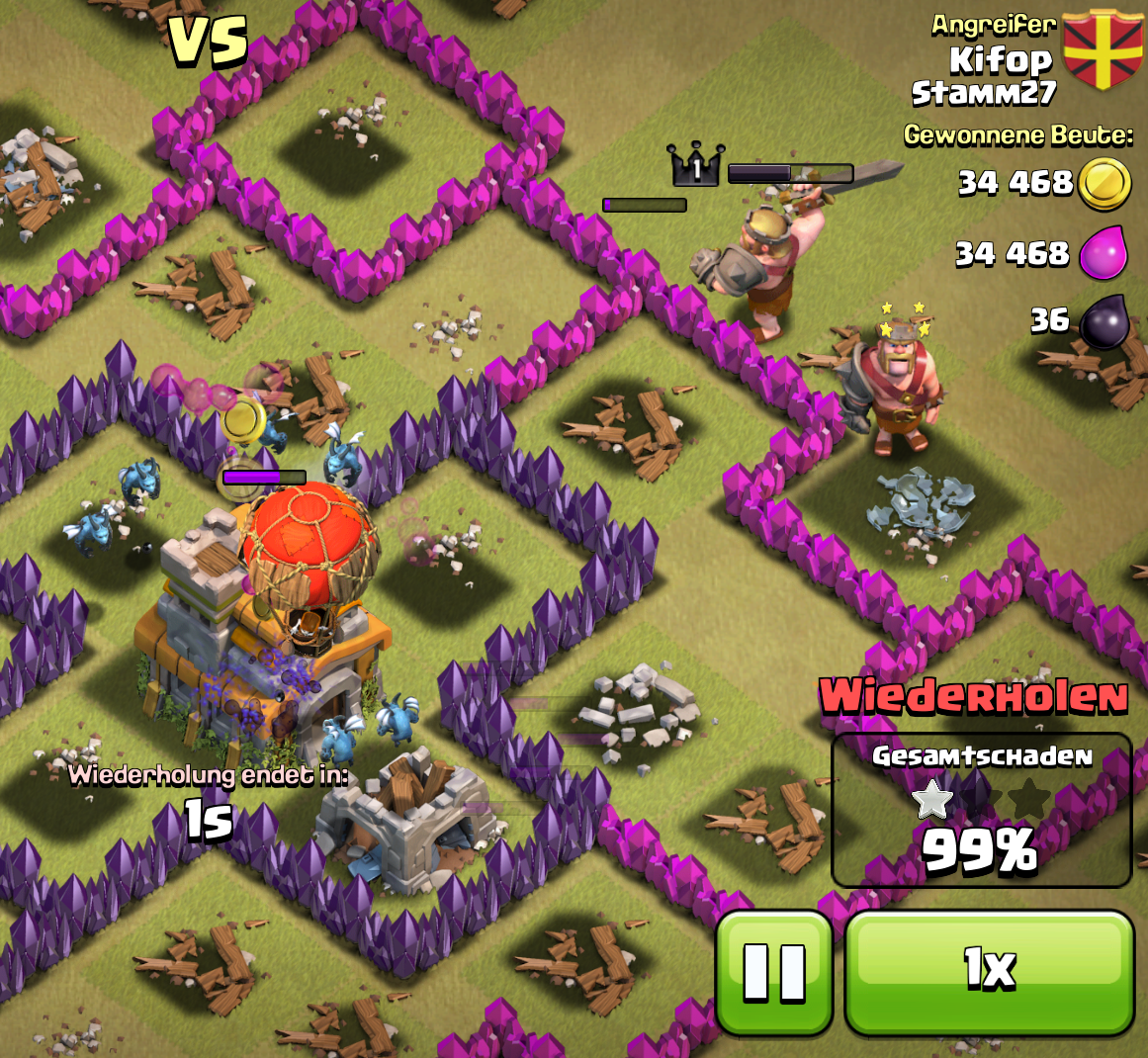Pause the replay playback
Screen dimensions: 1148x1058
coord(774,972)
